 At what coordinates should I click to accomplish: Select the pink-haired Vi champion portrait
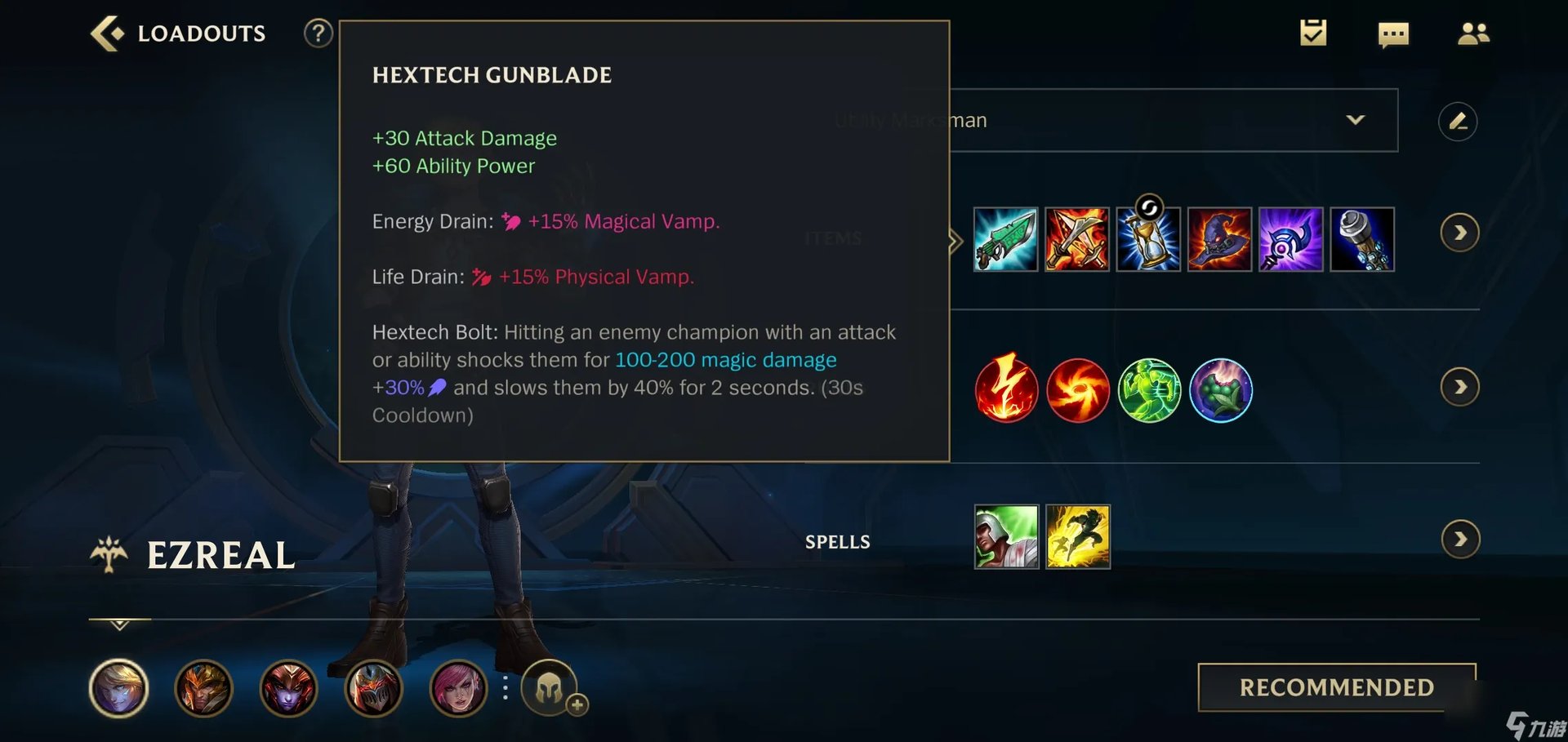coord(459,688)
